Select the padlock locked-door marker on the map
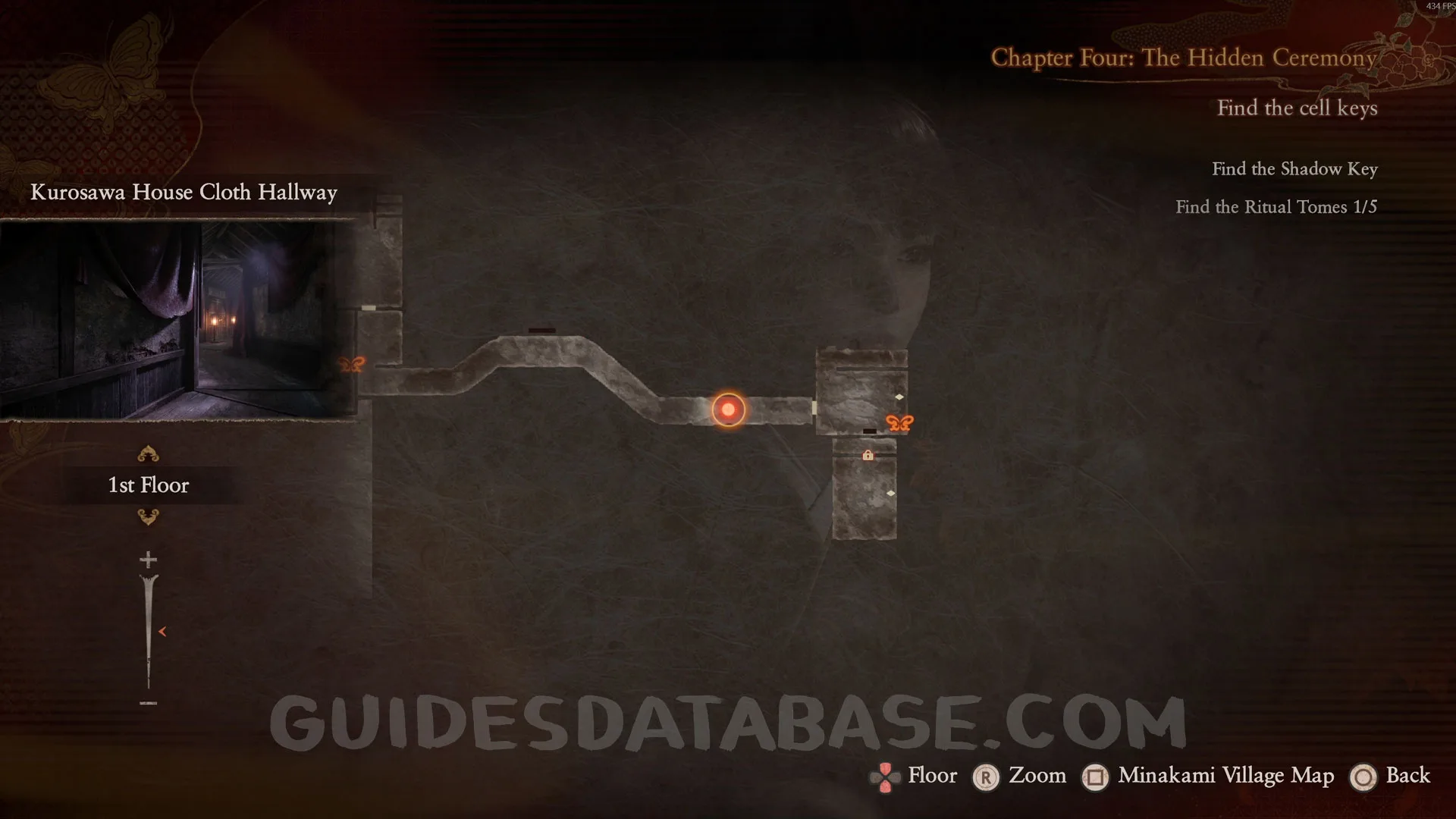The image size is (1456, 819). (868, 455)
